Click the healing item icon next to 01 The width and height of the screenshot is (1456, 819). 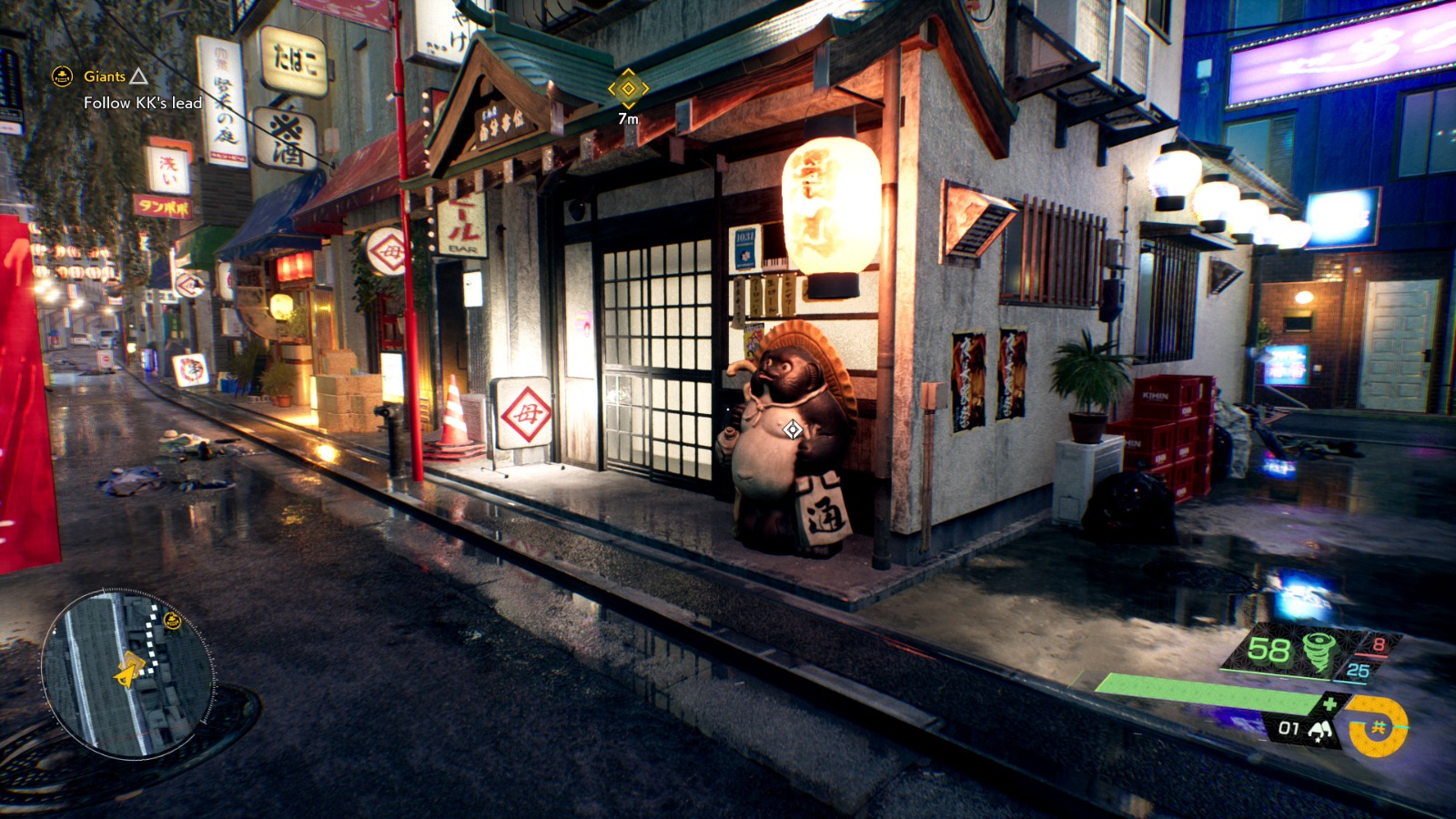coord(1319,731)
